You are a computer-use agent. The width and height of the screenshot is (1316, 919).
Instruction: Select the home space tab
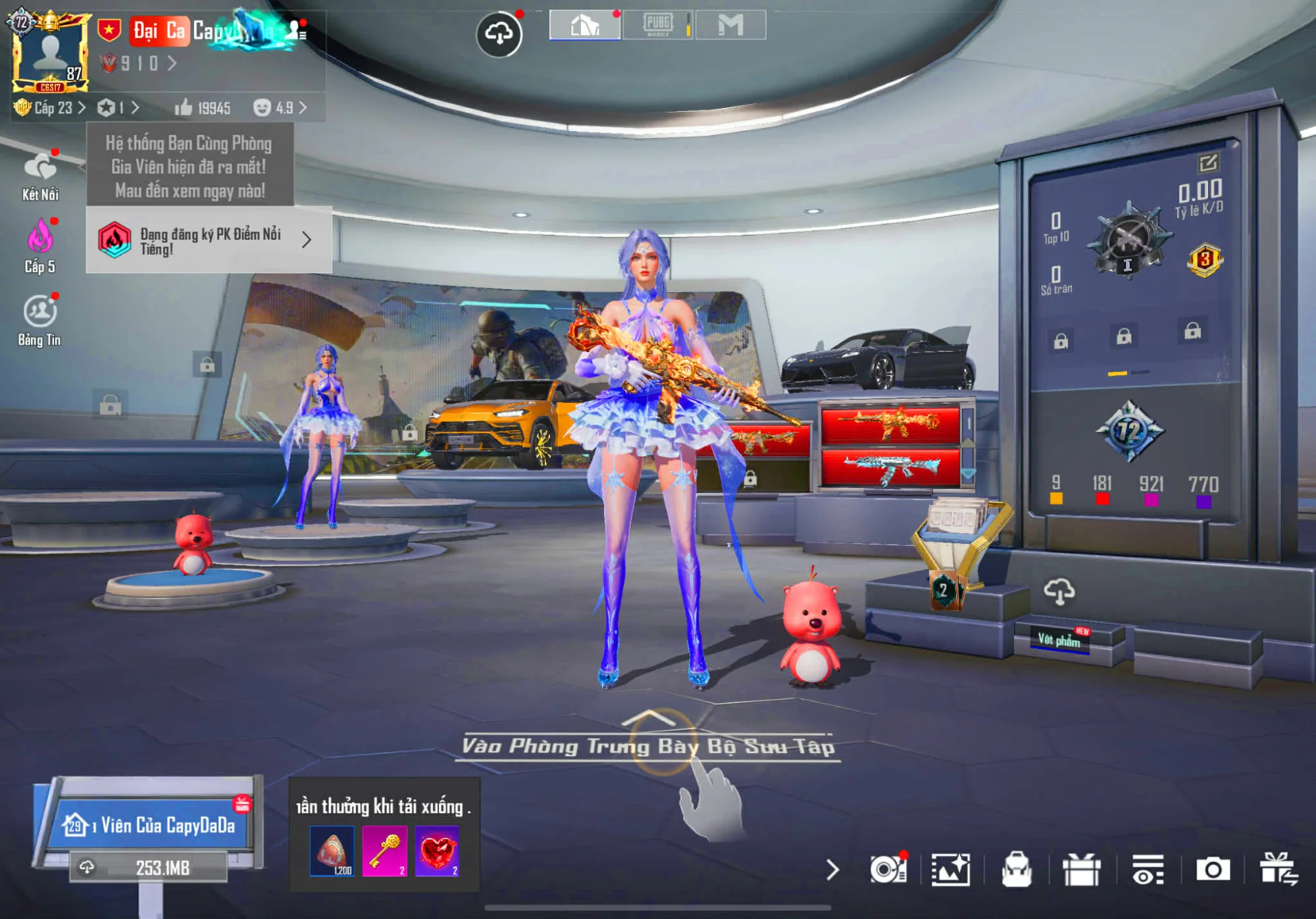click(585, 26)
